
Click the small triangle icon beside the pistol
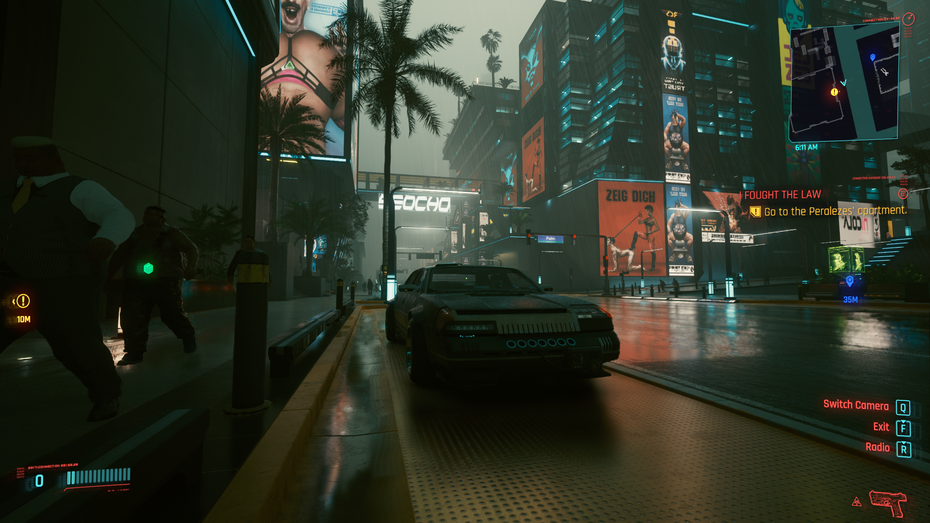click(856, 501)
